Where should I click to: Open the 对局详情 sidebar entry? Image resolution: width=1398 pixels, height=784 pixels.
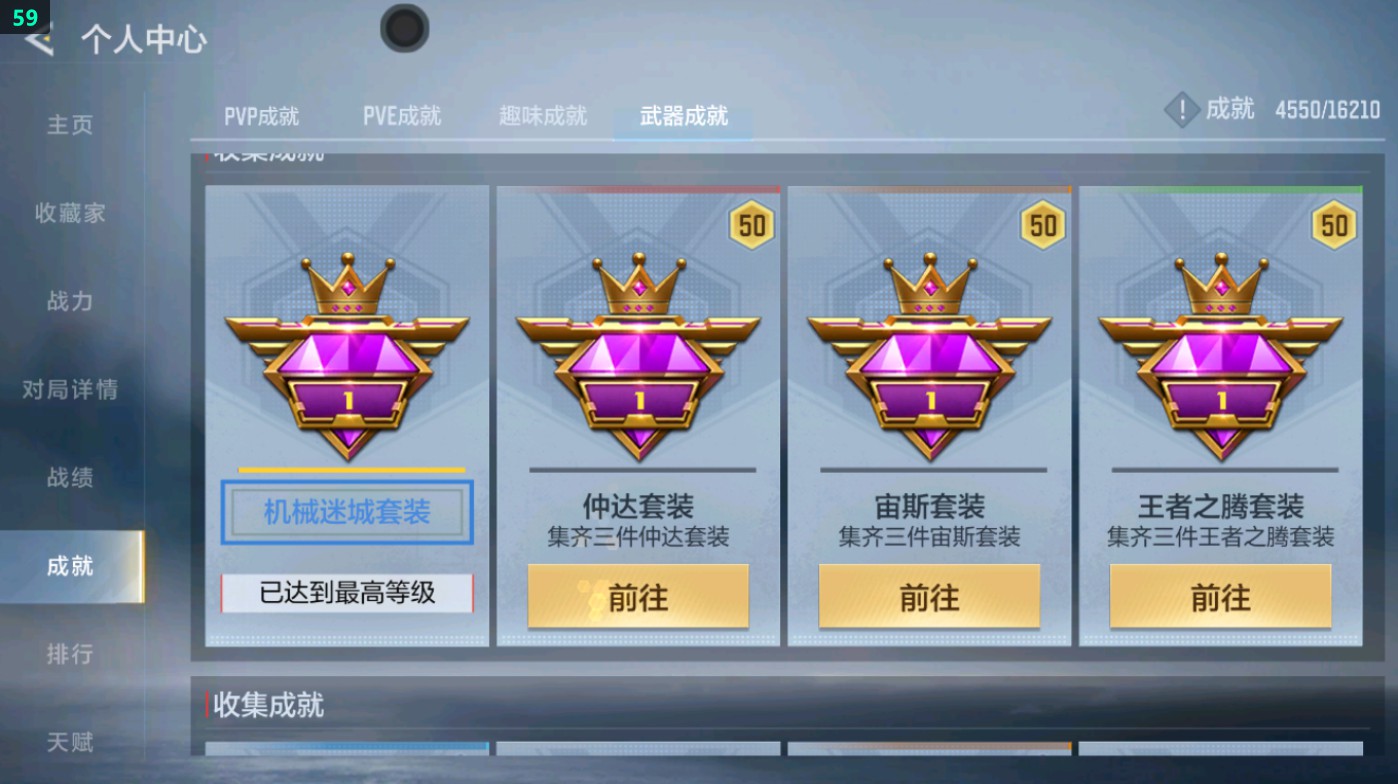tap(68, 391)
